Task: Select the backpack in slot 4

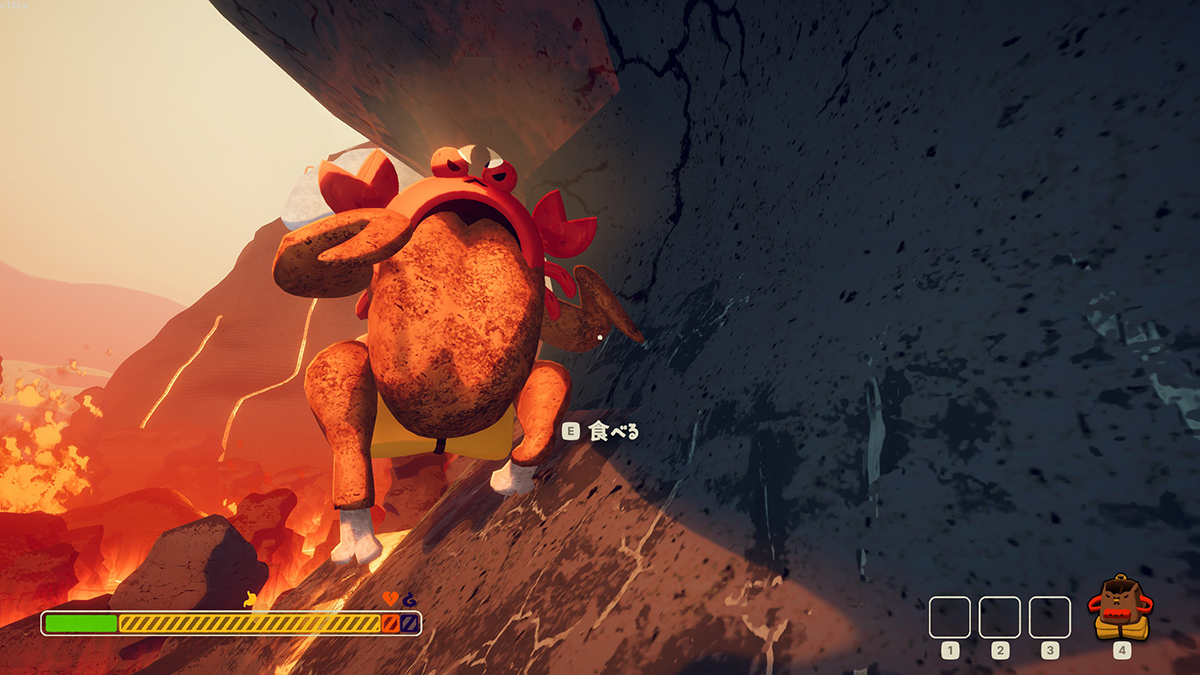Action: (x=1121, y=610)
